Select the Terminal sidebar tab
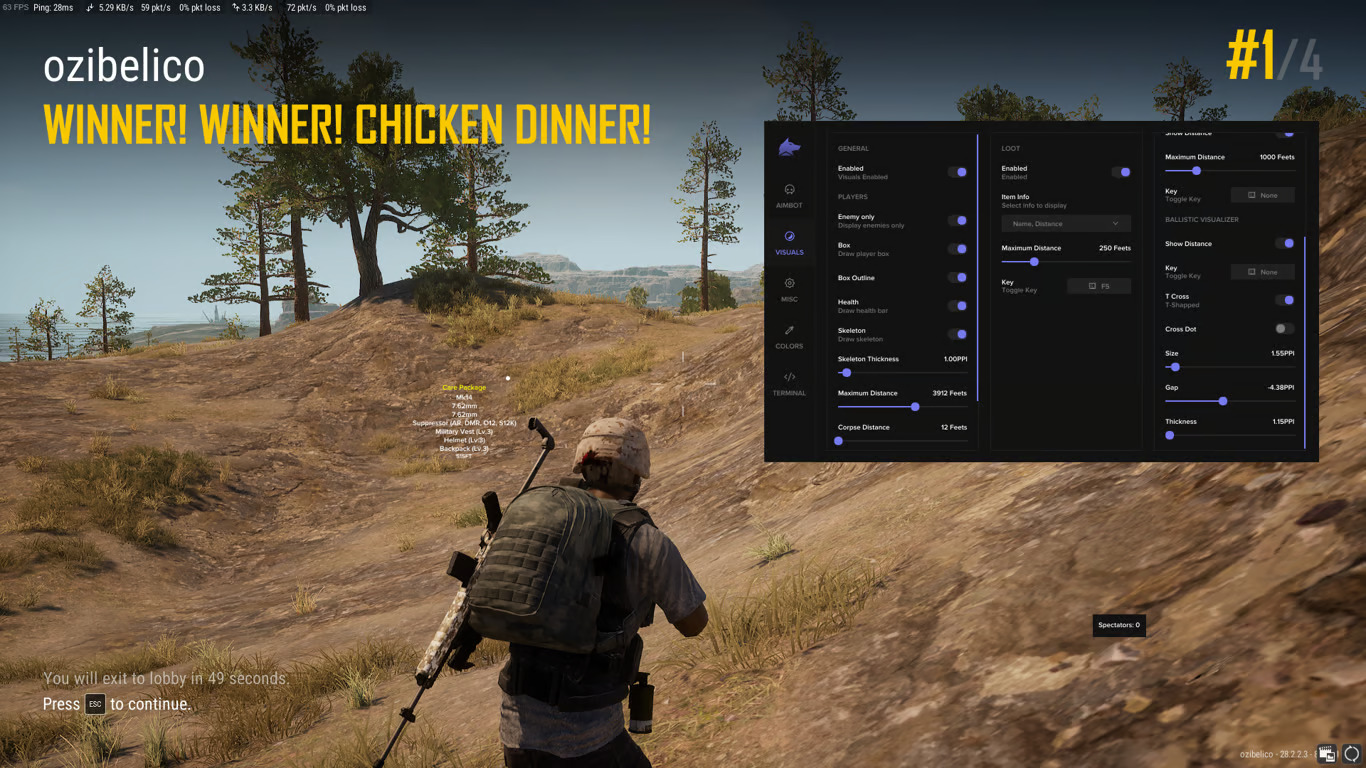1366x768 pixels. [789, 383]
